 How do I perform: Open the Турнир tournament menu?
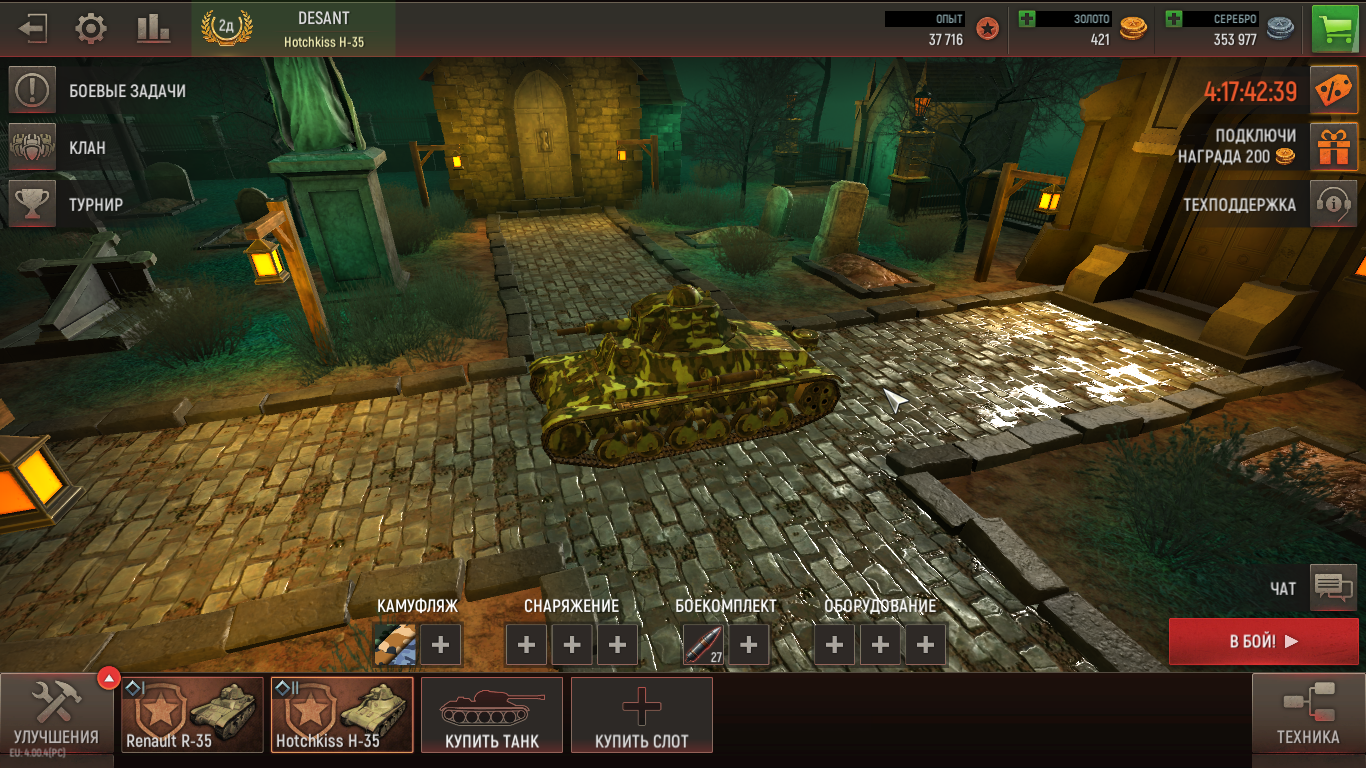(x=32, y=204)
